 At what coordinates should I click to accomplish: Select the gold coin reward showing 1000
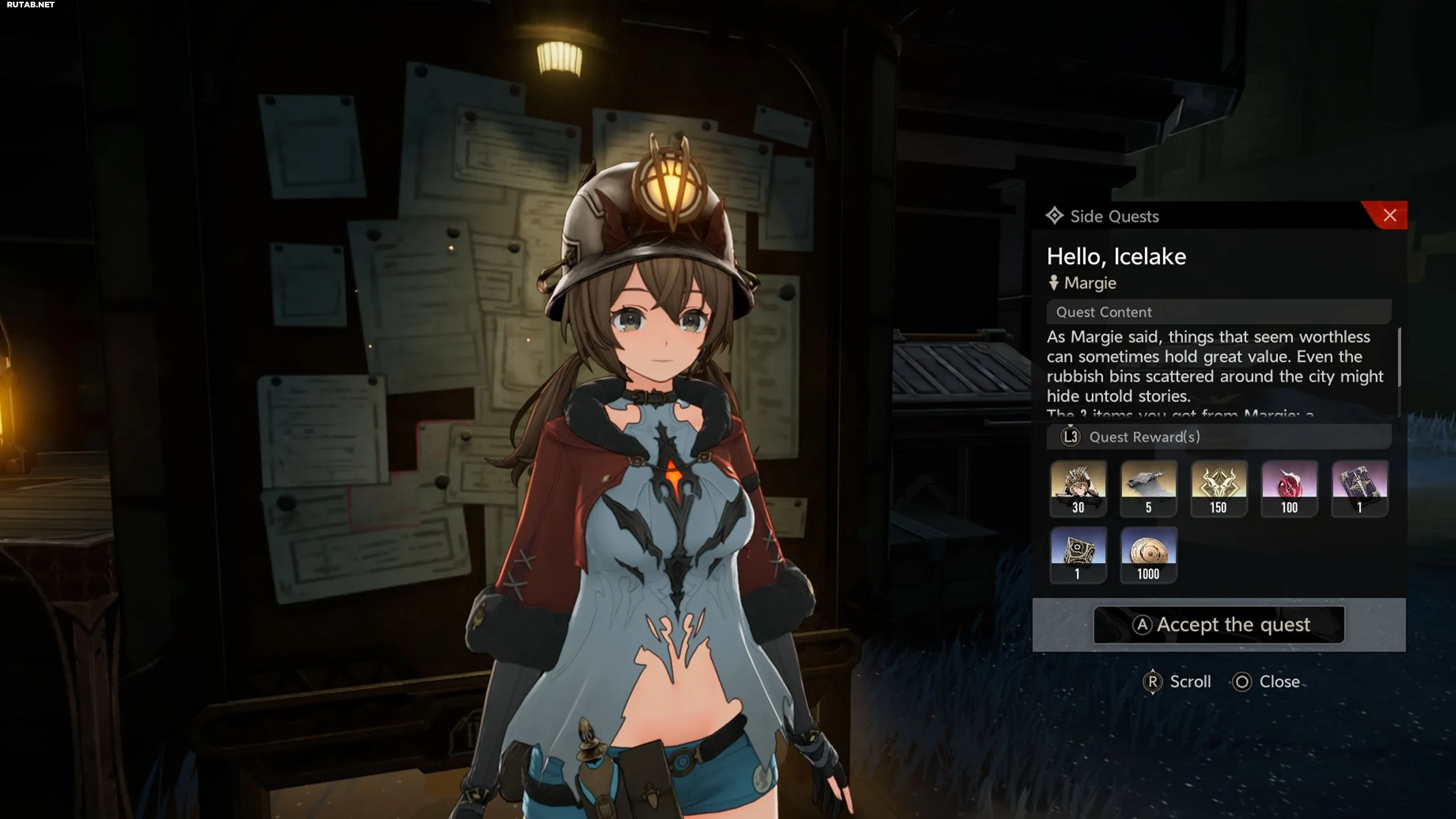tap(1148, 555)
